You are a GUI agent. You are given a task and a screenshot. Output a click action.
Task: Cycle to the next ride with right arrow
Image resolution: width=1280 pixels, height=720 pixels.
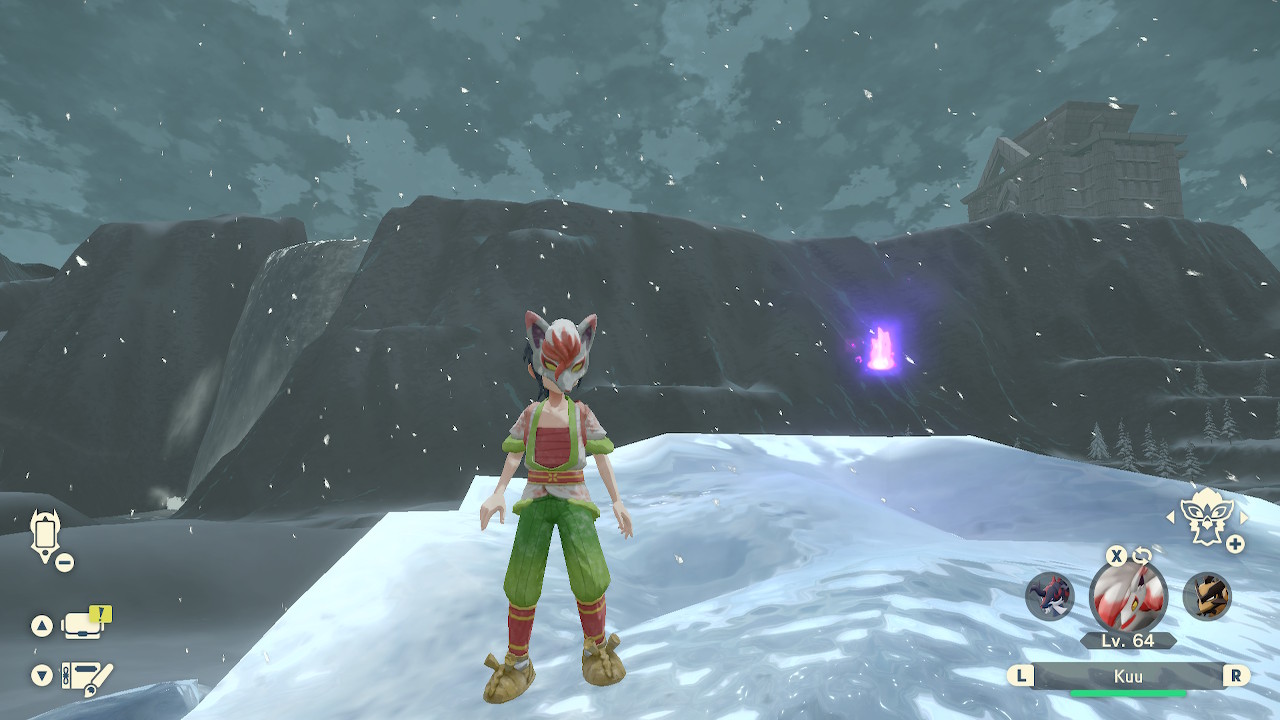point(1244,517)
